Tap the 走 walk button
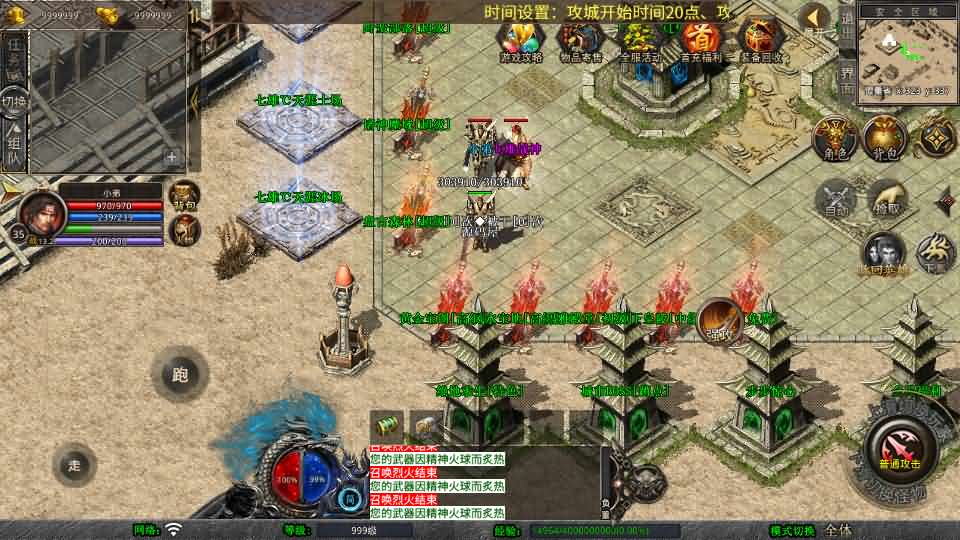Viewport: 960px width, 540px height. 75,465
